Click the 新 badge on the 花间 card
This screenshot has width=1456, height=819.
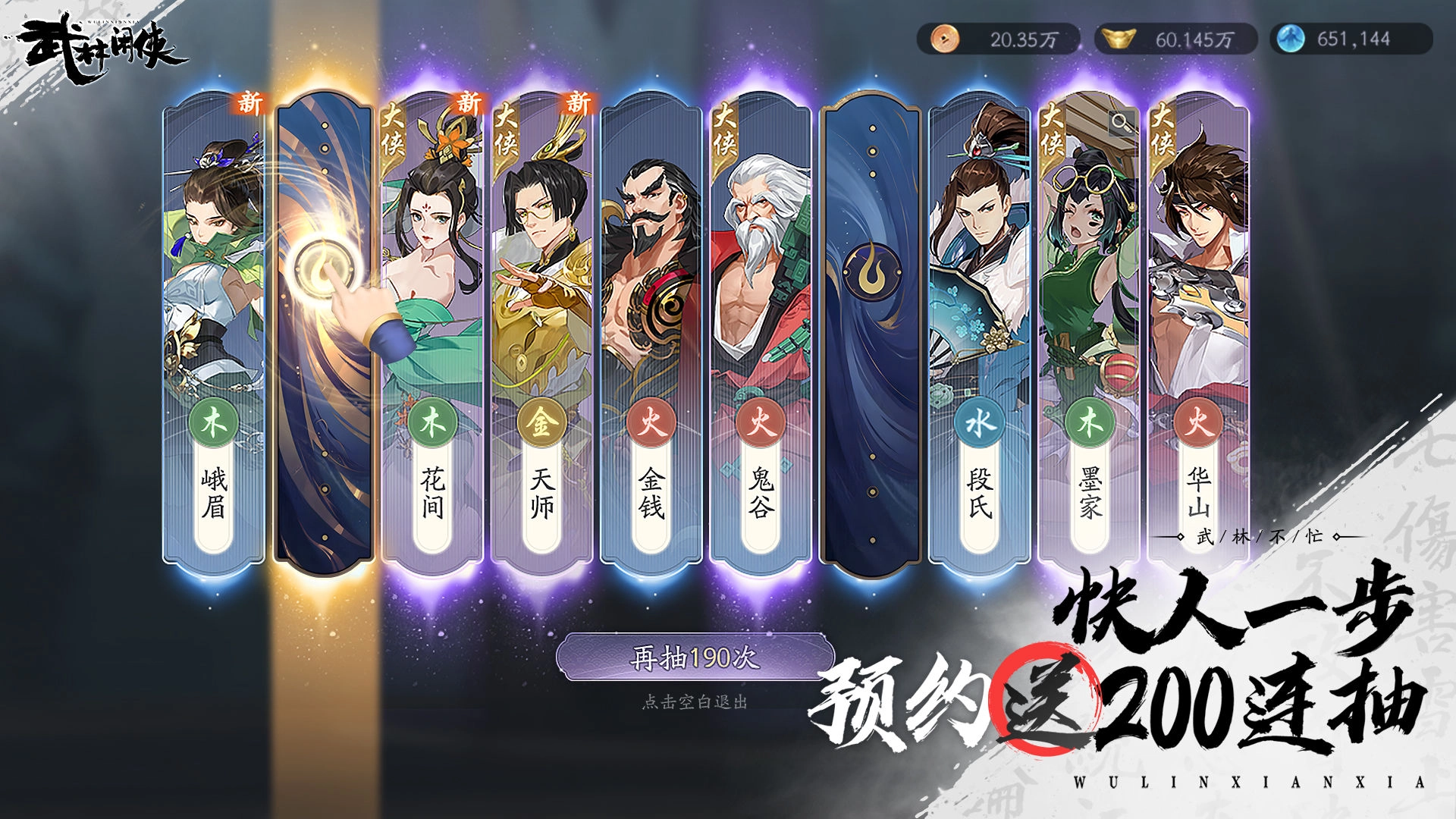466,103
